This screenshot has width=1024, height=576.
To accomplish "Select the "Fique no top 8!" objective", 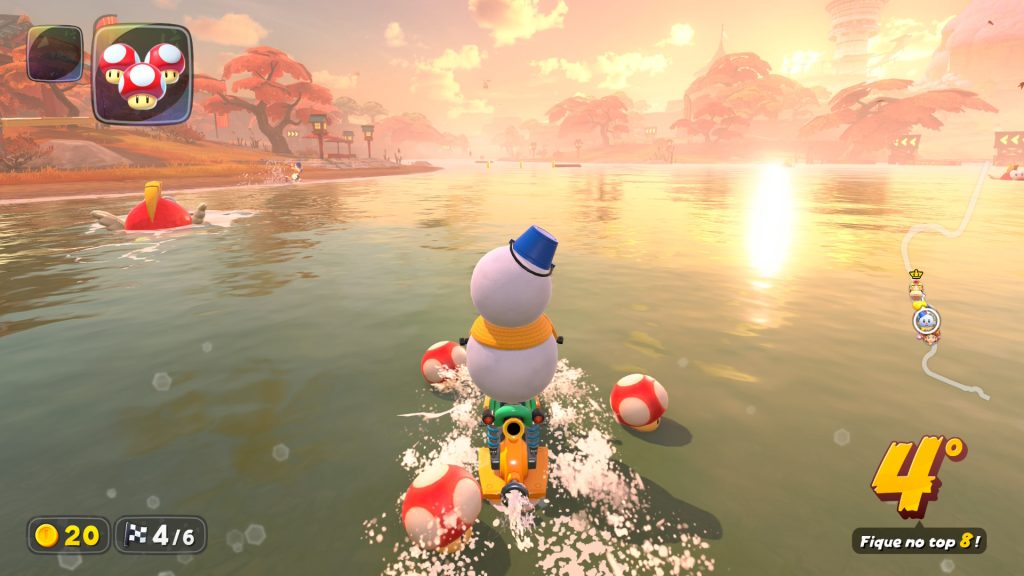I will click(x=918, y=541).
